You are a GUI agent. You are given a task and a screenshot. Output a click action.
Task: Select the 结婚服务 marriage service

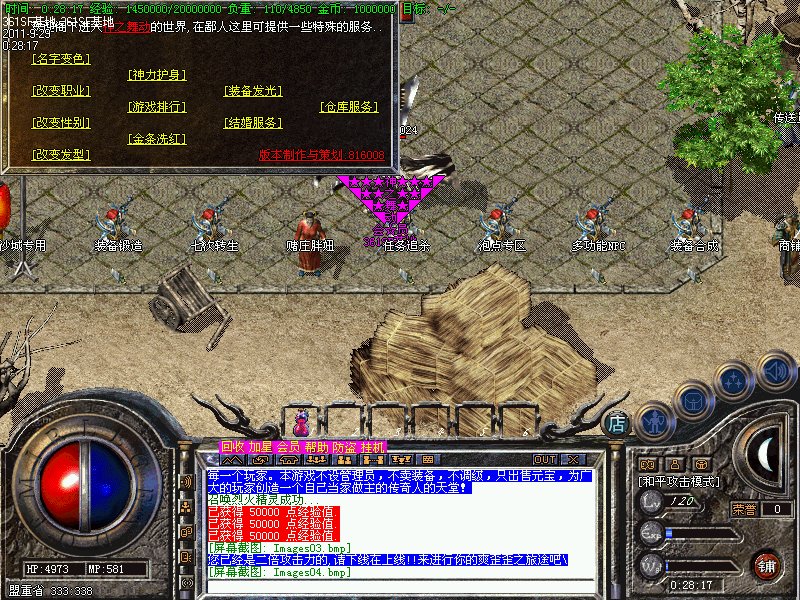coord(252,123)
